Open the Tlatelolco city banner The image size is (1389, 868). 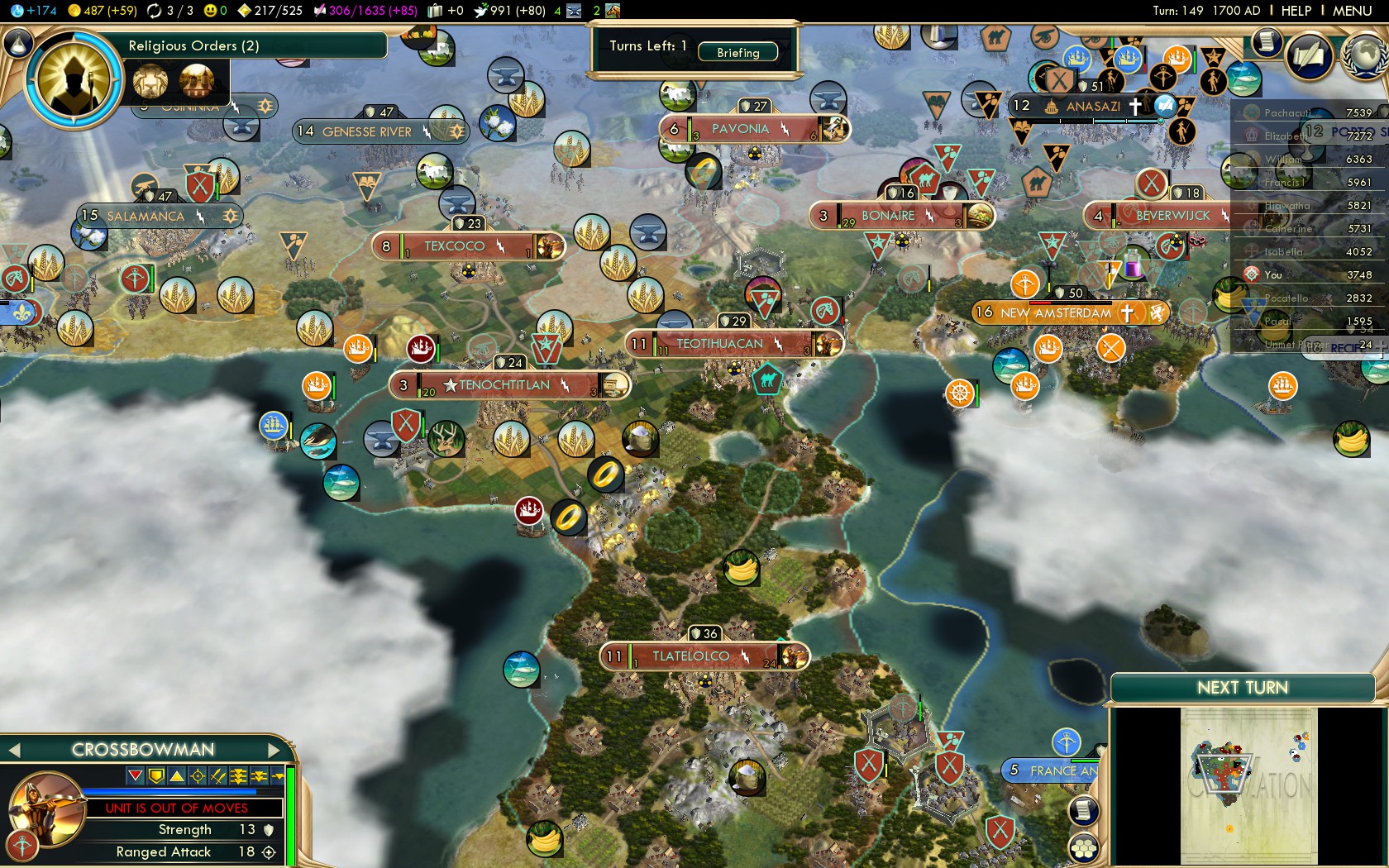[x=691, y=656]
